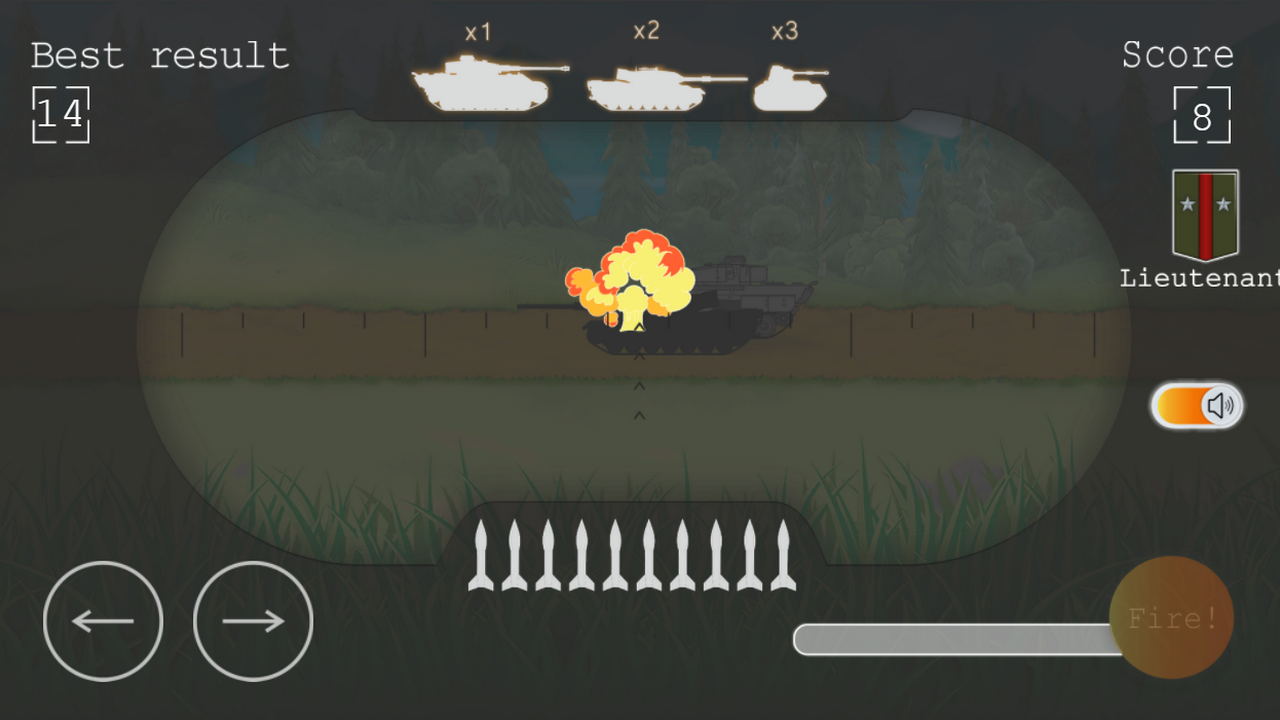Click the left arrow movement control
The image size is (1280, 720).
[x=103, y=620]
